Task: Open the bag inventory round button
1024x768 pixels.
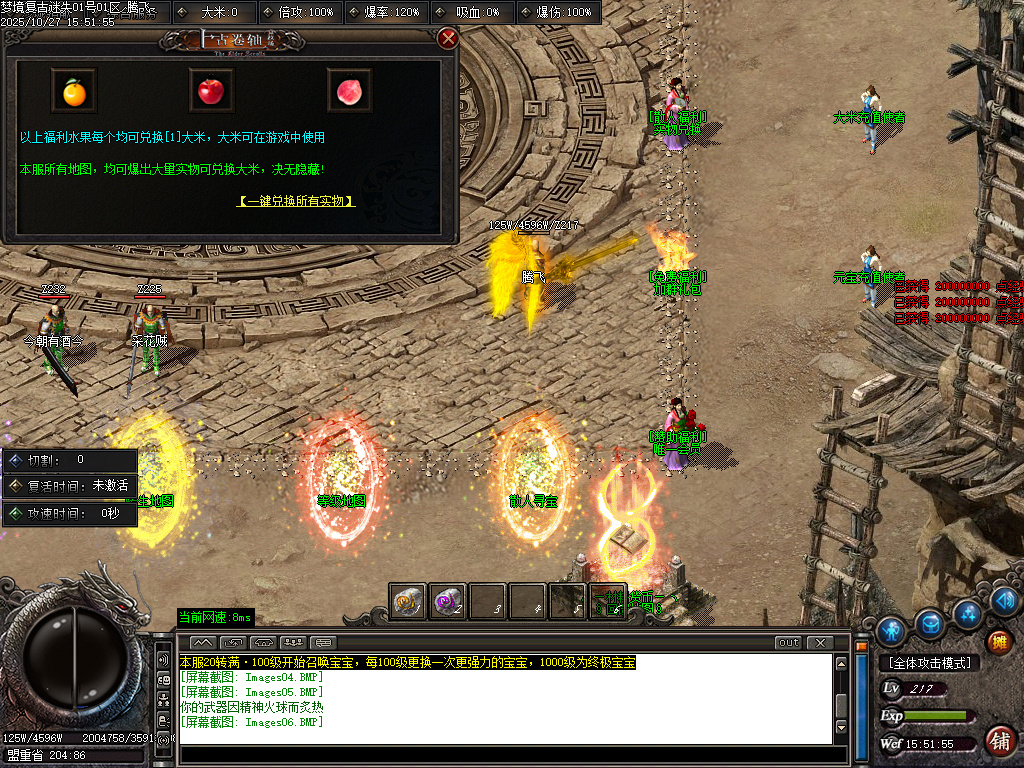Action: point(929,622)
